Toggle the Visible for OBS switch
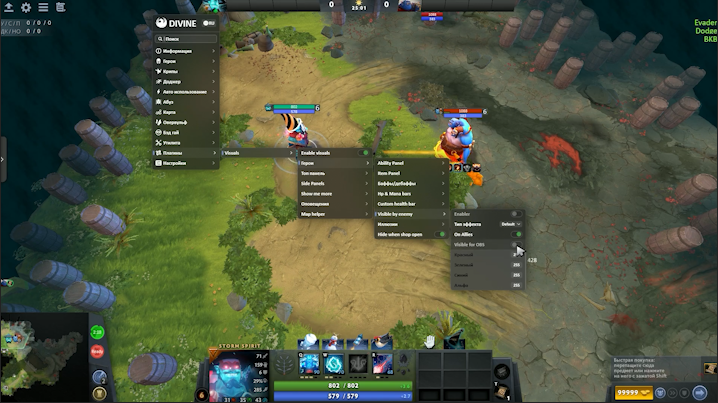Viewport: 718px width, 403px height. [516, 245]
